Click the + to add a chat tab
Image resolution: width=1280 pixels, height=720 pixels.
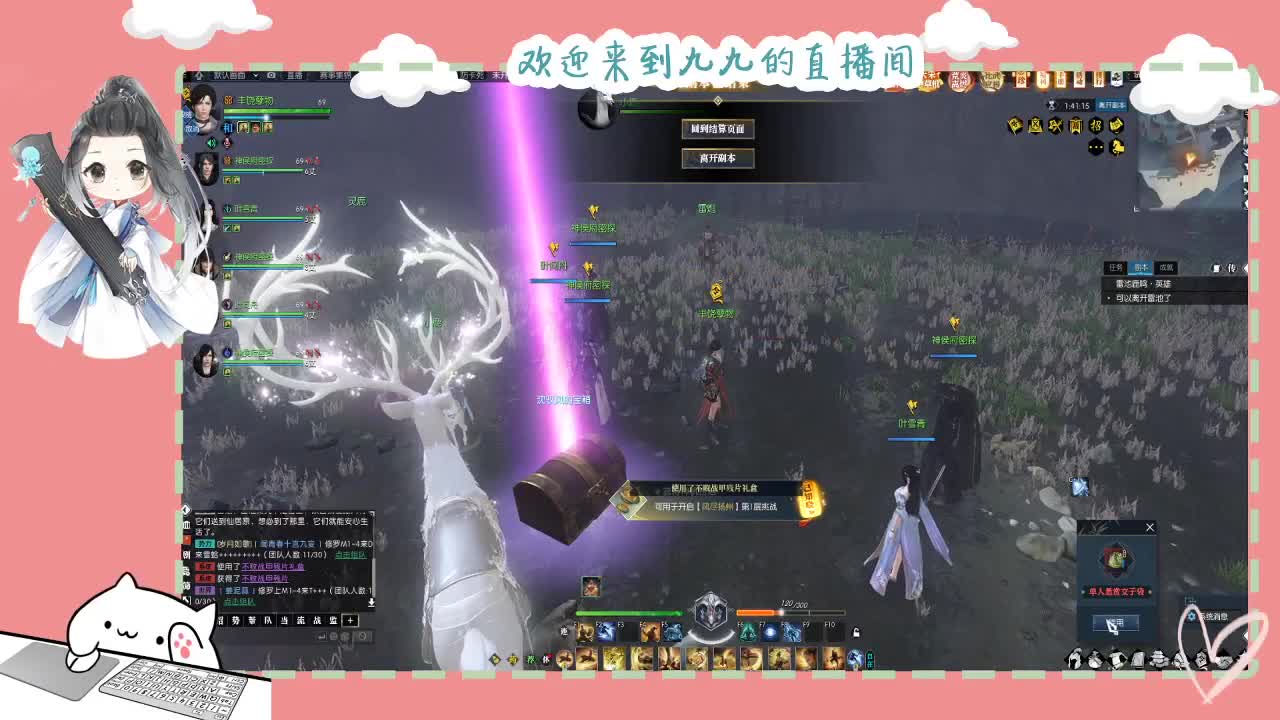(x=349, y=621)
